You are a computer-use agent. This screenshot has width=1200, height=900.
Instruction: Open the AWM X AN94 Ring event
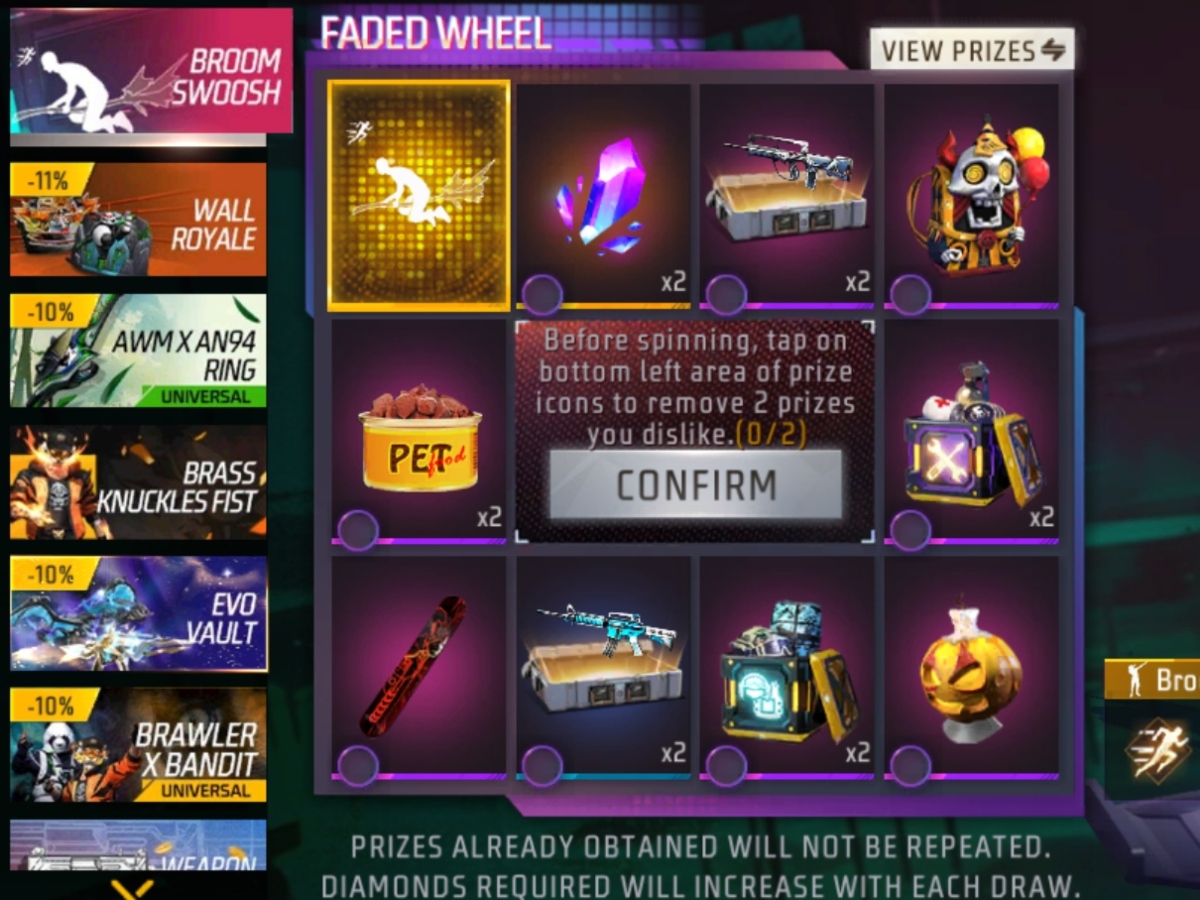[x=138, y=350]
